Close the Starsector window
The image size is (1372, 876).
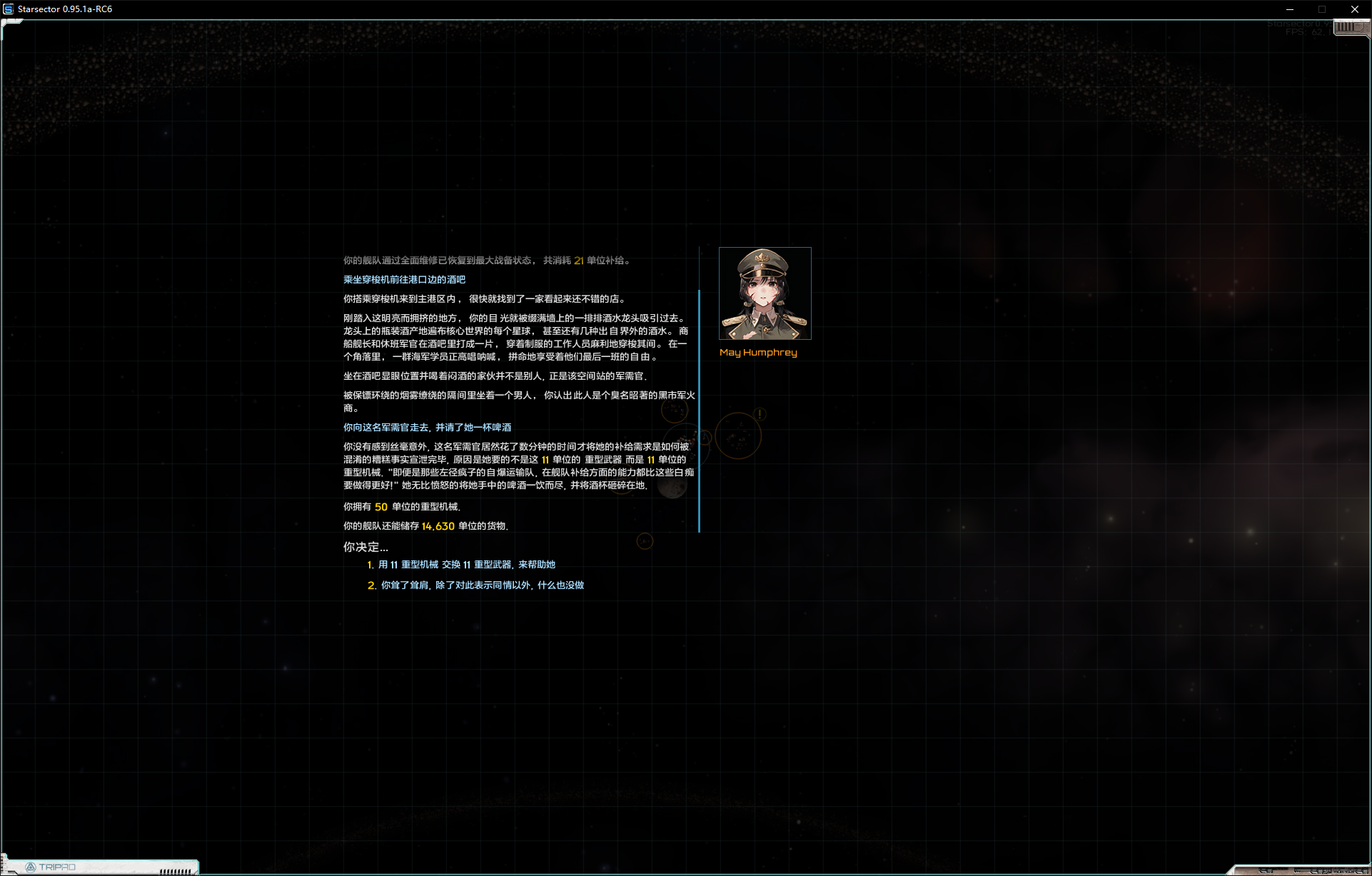click(x=1354, y=9)
